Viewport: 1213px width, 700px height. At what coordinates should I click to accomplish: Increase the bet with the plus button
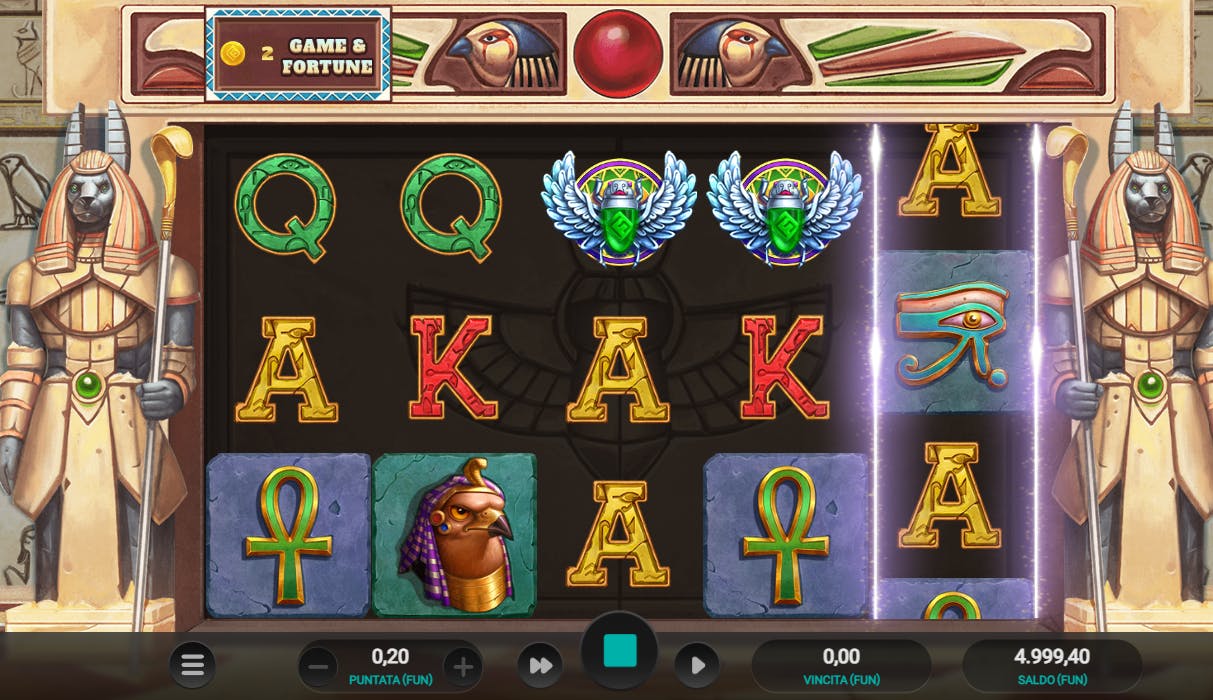coord(463,666)
